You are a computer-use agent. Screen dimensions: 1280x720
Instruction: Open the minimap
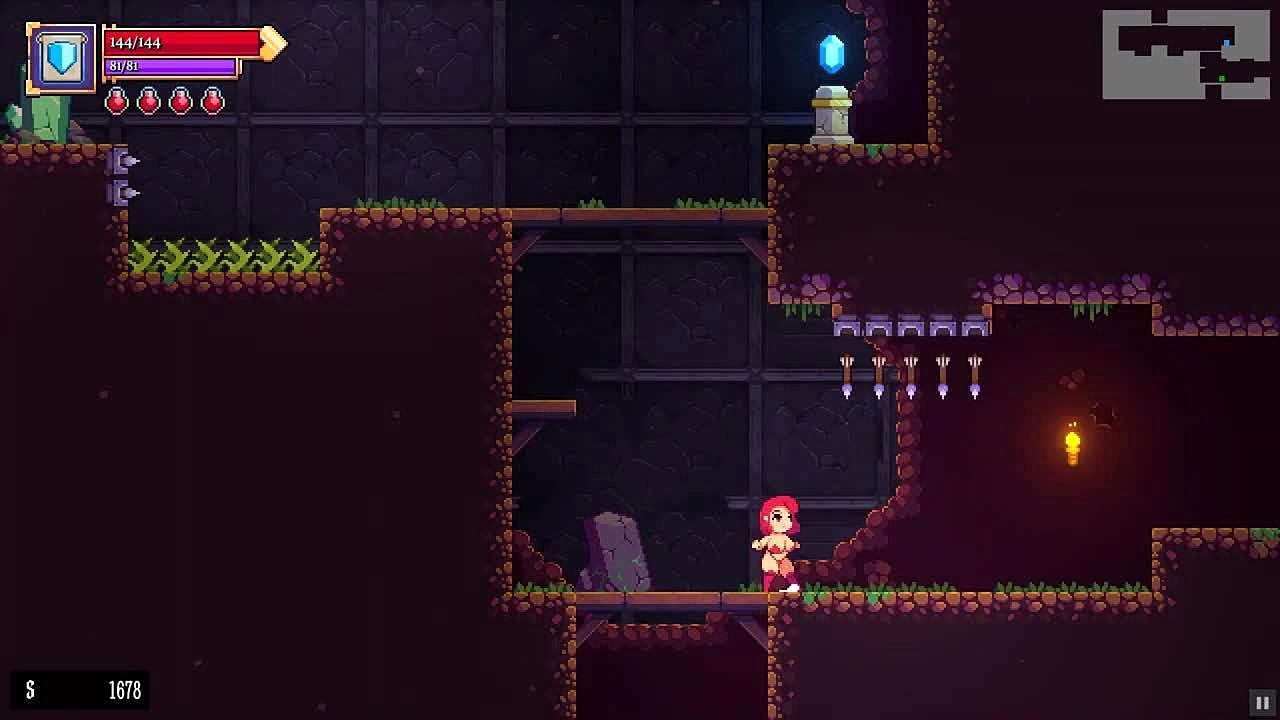[x=1185, y=55]
